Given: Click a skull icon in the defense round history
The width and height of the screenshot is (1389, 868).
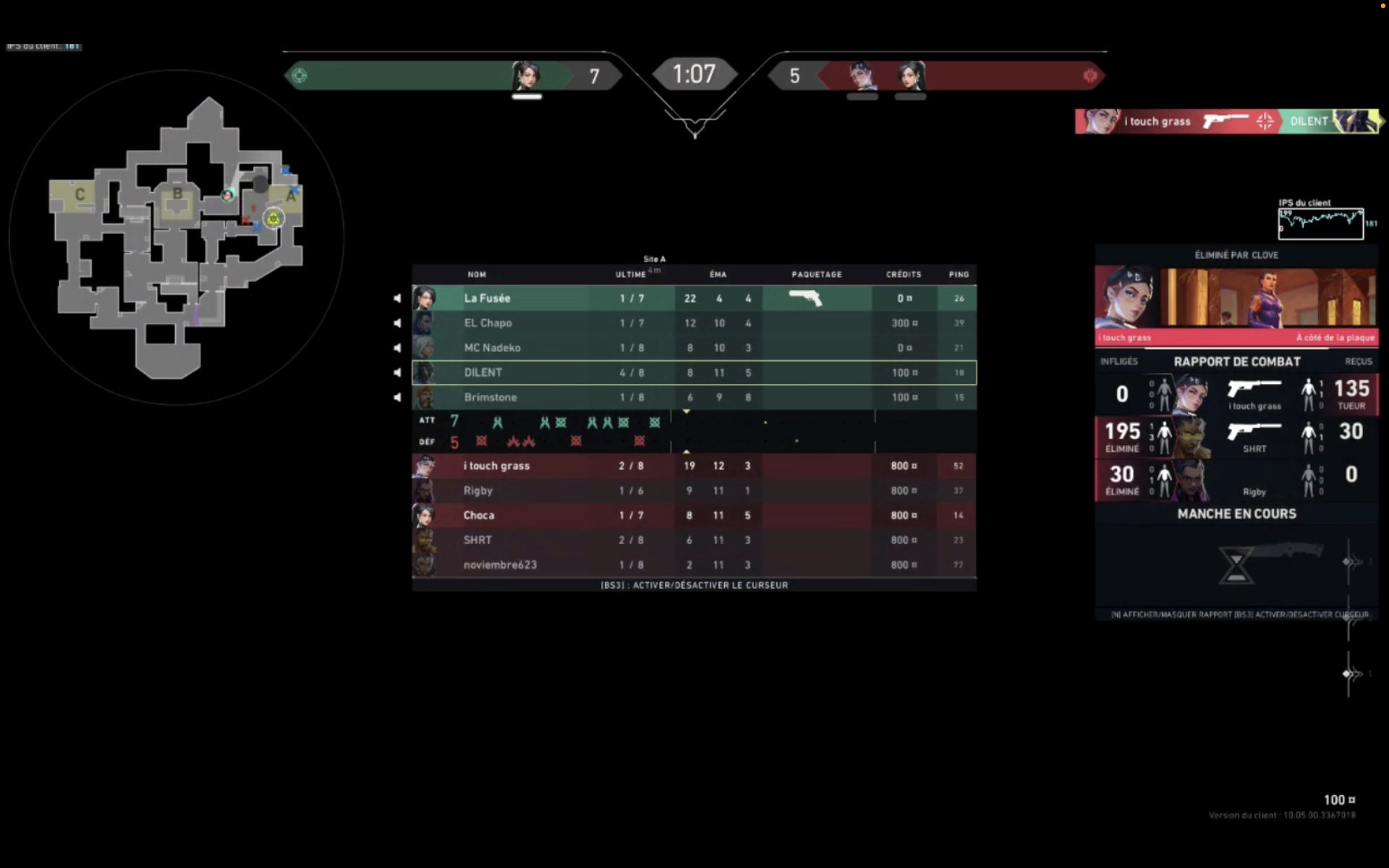Looking at the screenshot, I should [x=480, y=441].
